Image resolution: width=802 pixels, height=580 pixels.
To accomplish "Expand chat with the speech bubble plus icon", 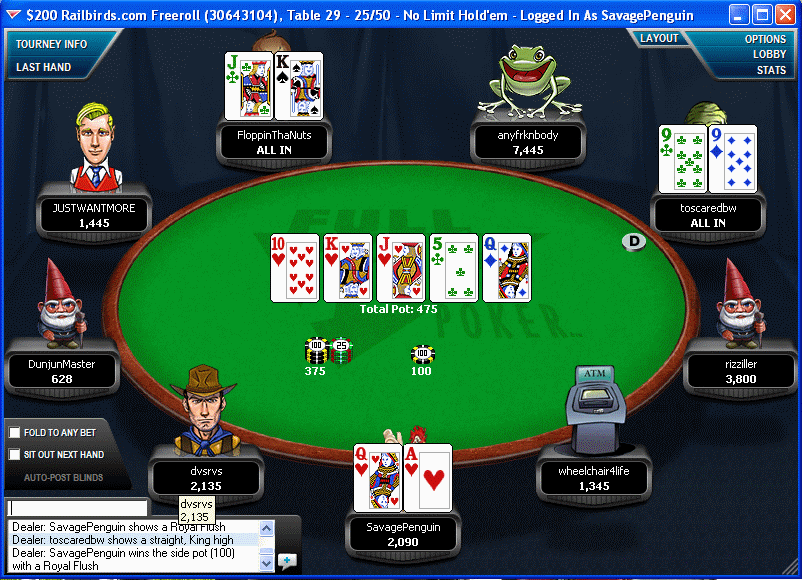I will tap(287, 560).
